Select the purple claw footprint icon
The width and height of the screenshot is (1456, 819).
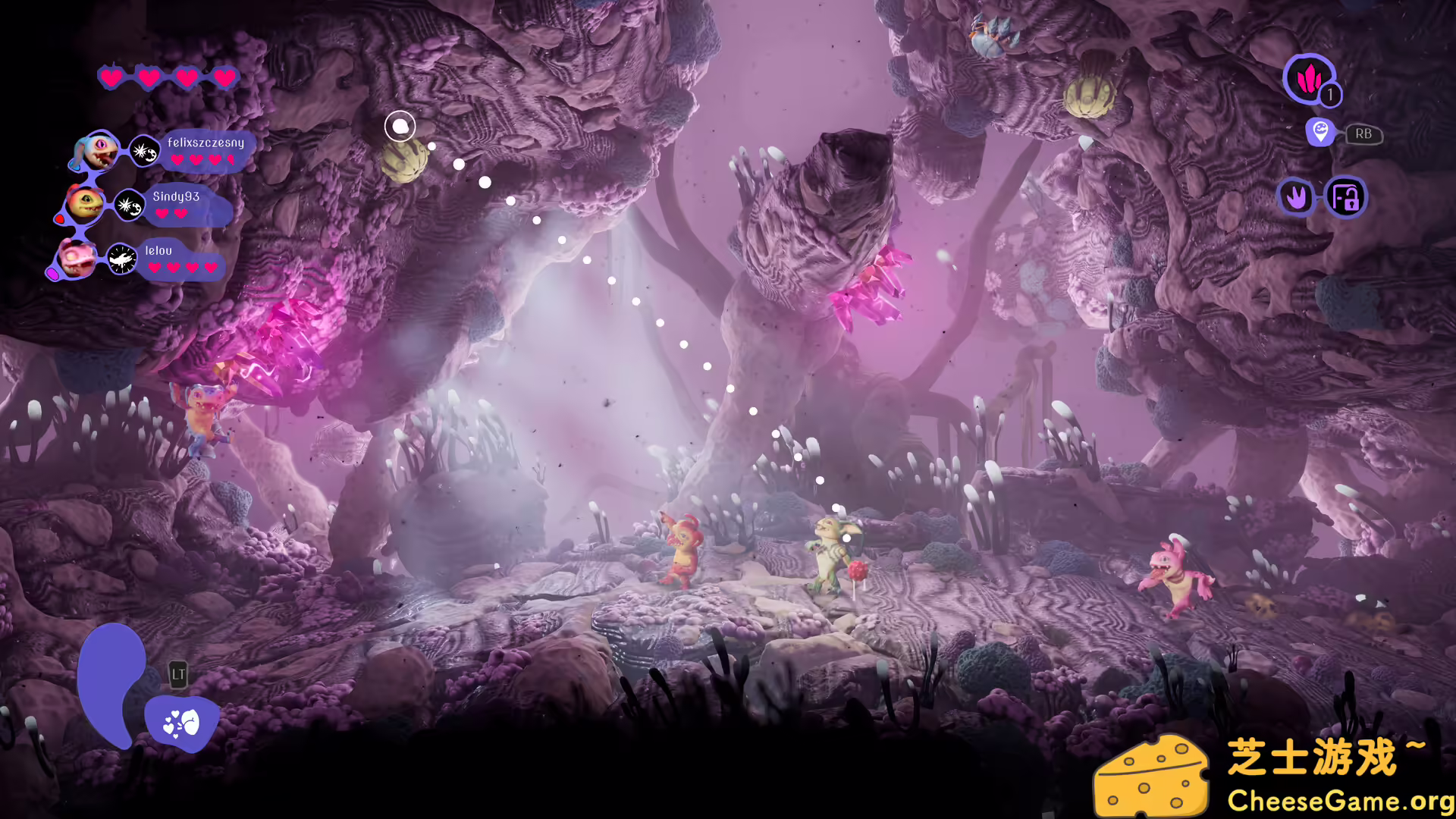click(x=1297, y=197)
